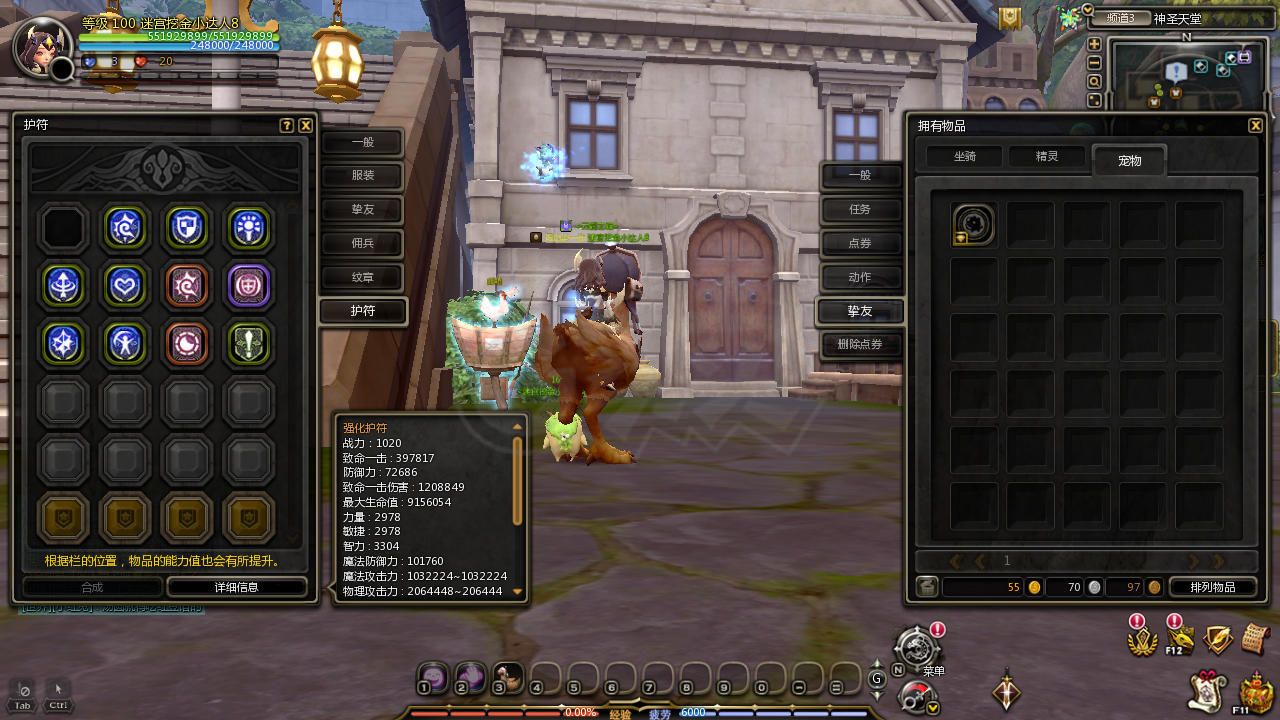Open the 点券 cash inventory tab
Image resolution: width=1280 pixels, height=720 pixels.
click(x=860, y=243)
